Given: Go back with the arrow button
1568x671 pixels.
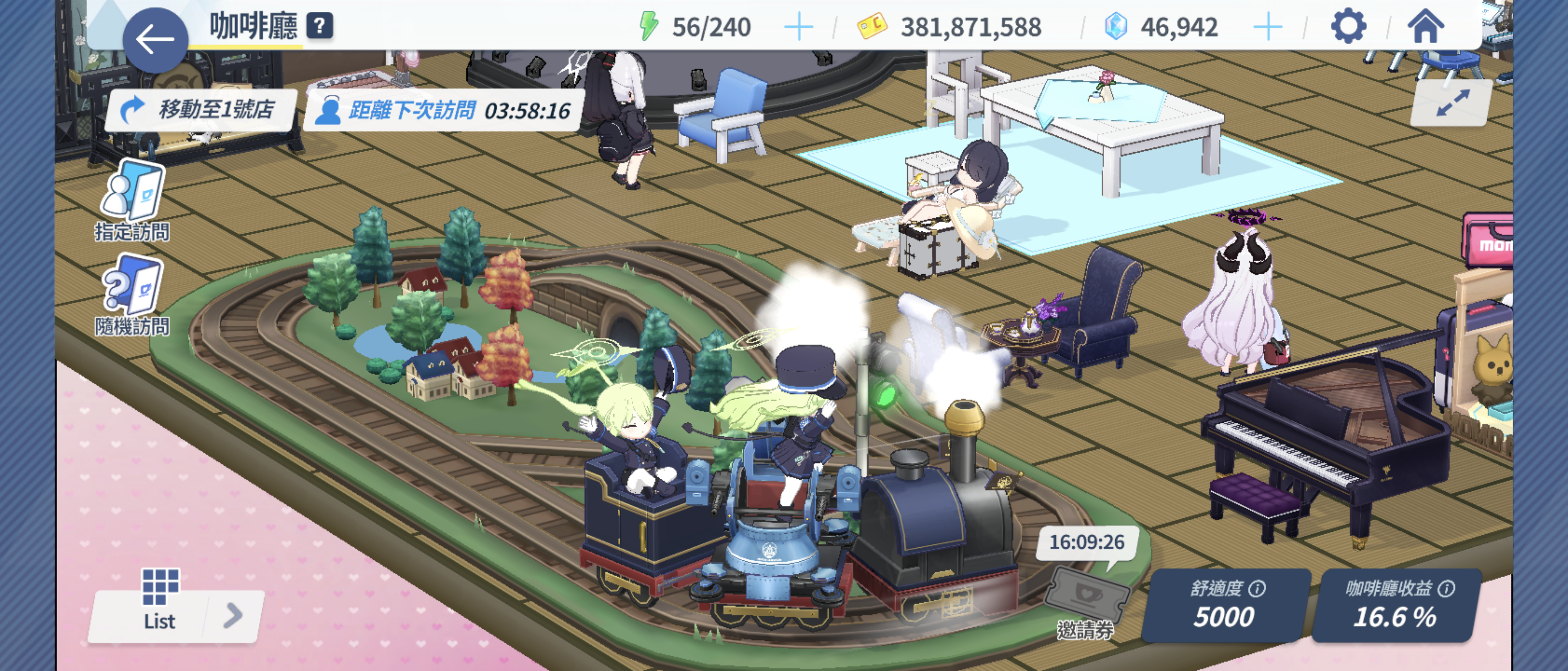Looking at the screenshot, I should click(155, 40).
